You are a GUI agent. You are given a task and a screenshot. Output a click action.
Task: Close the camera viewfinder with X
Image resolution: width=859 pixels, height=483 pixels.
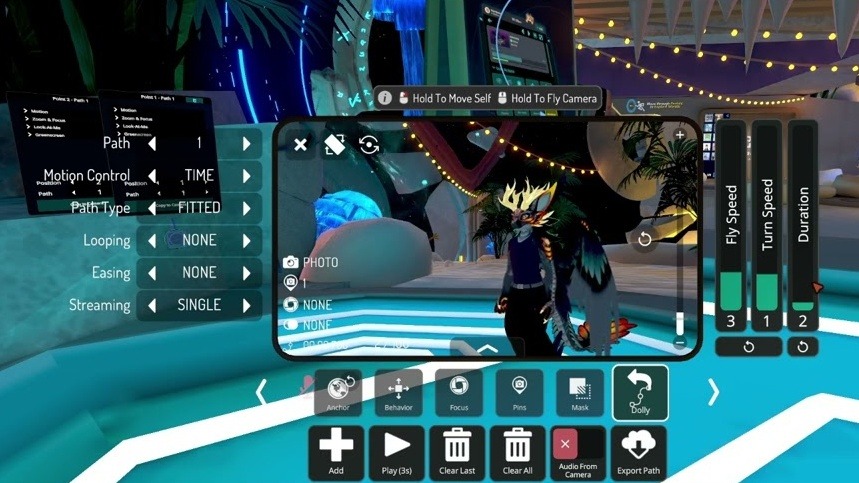300,145
